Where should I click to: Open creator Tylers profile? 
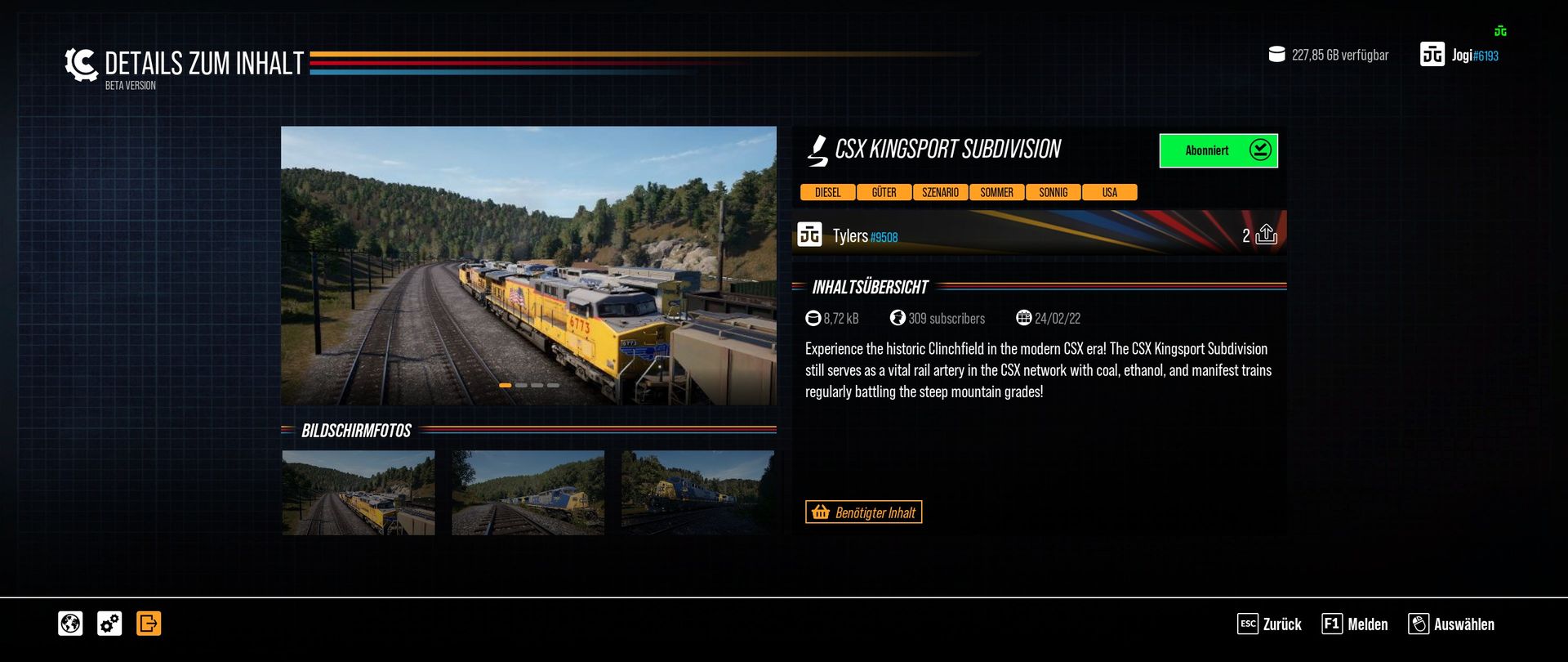(x=849, y=236)
